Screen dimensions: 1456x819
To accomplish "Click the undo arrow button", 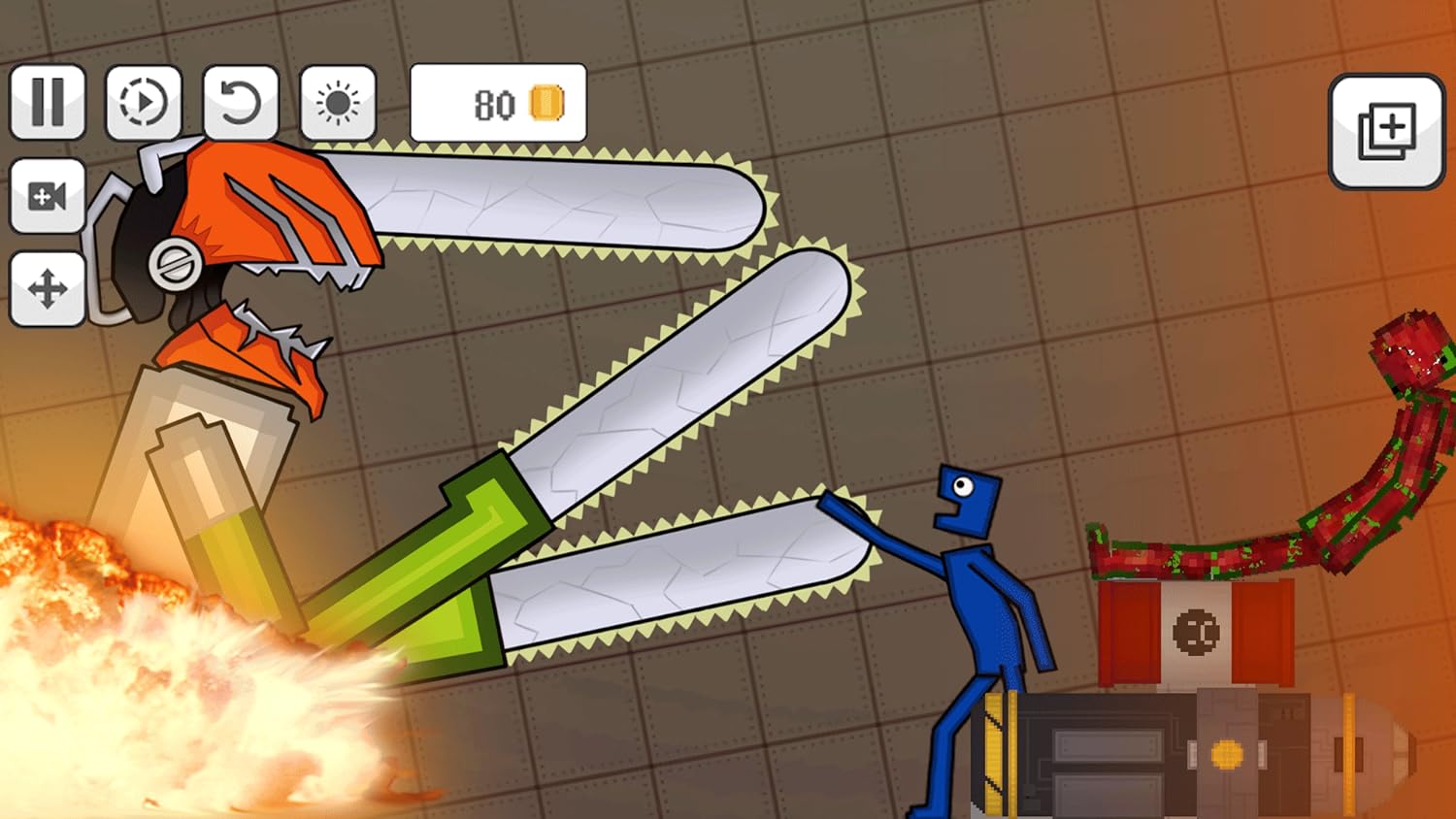I will 240,102.
